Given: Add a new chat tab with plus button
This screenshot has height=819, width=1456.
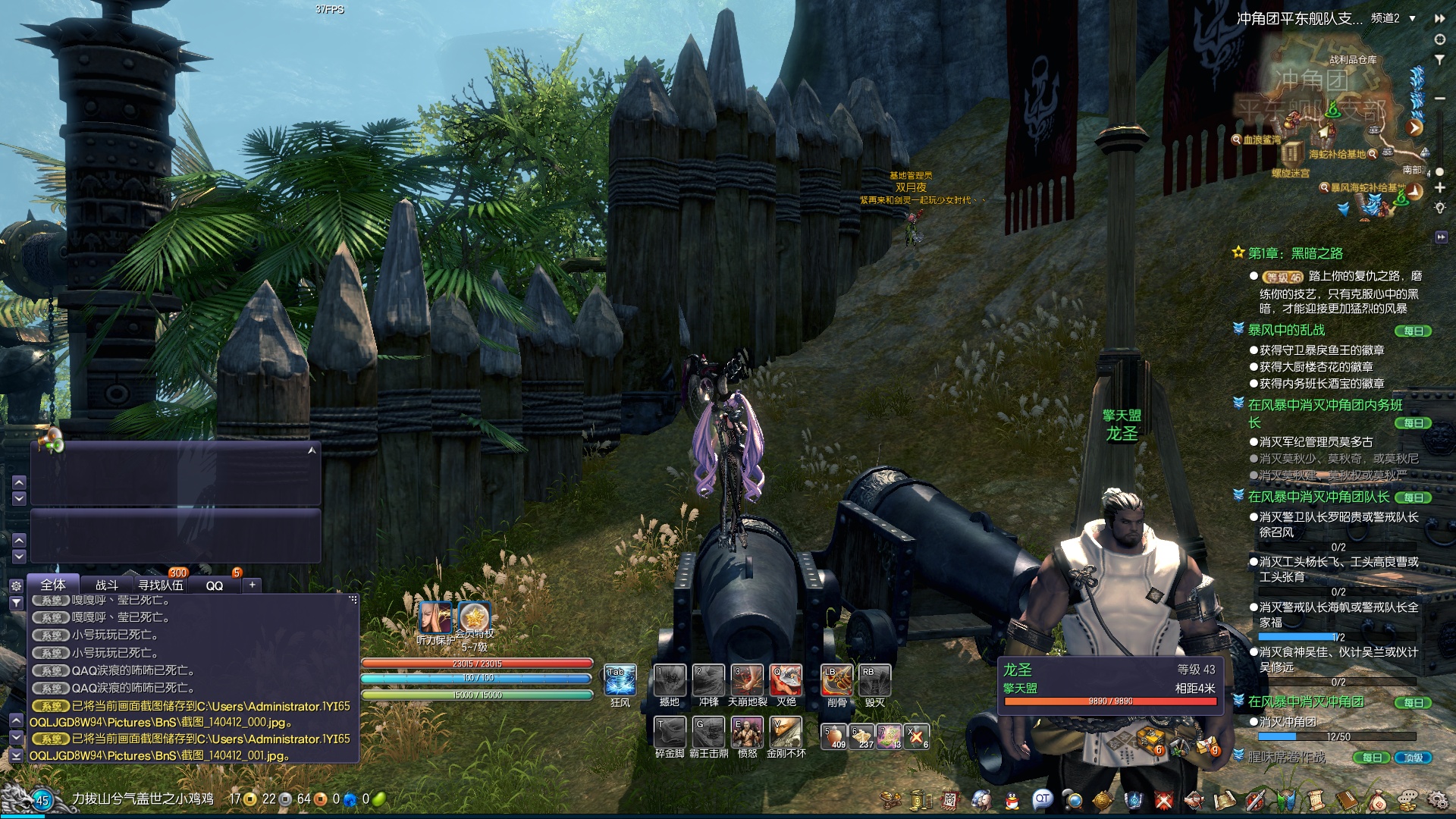Looking at the screenshot, I should (252, 585).
